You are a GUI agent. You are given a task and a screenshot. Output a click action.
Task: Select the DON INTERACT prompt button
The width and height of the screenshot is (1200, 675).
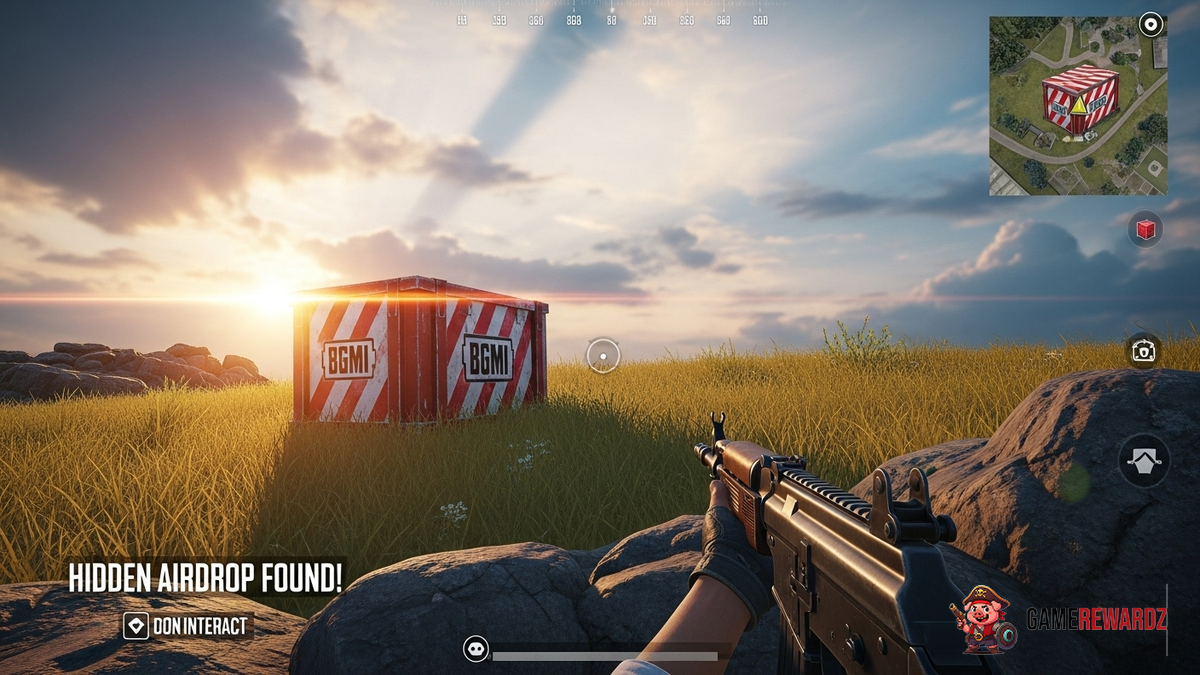[x=187, y=627]
